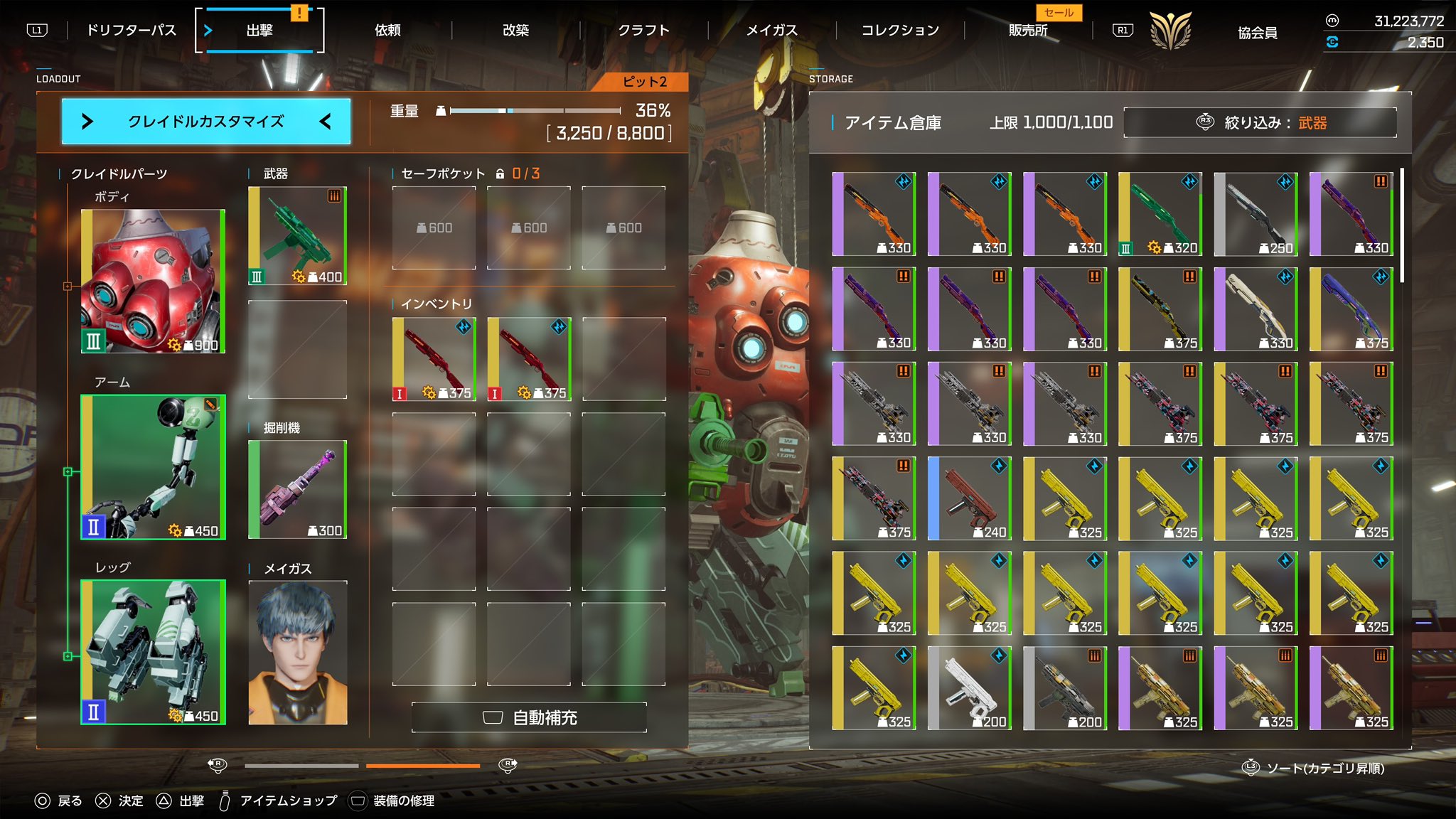Image resolution: width=1456 pixels, height=819 pixels.
Task: Choose the green arm part slot
Action: [153, 467]
